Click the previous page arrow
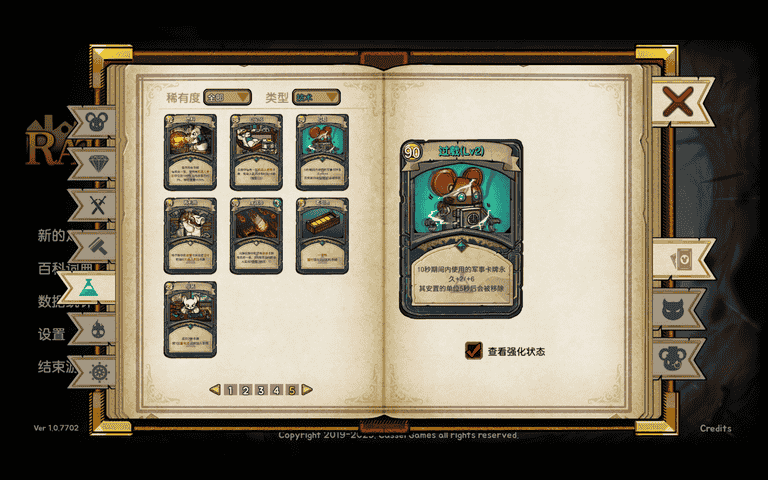The width and height of the screenshot is (768, 480). 215,390
